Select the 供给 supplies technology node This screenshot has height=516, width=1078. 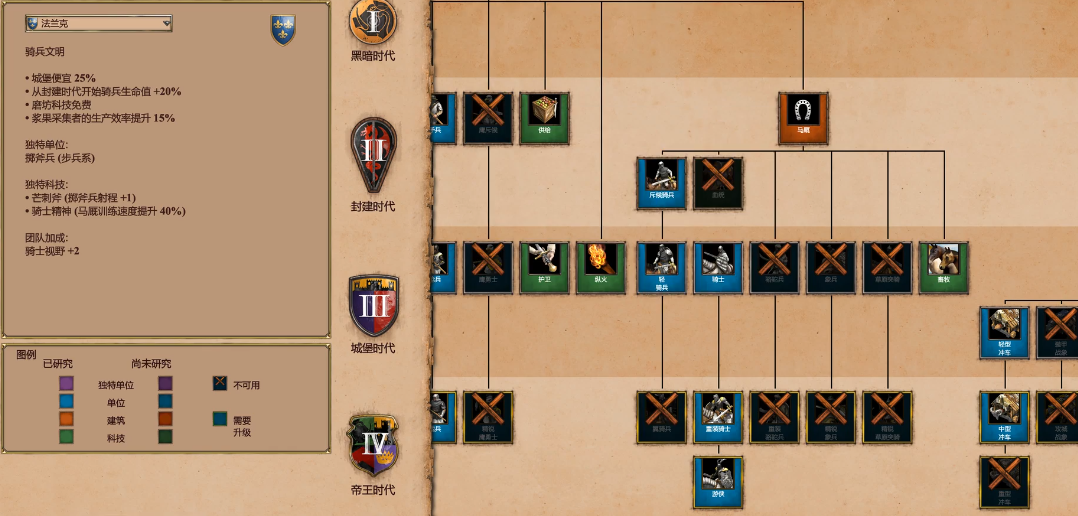pyautogui.click(x=544, y=117)
